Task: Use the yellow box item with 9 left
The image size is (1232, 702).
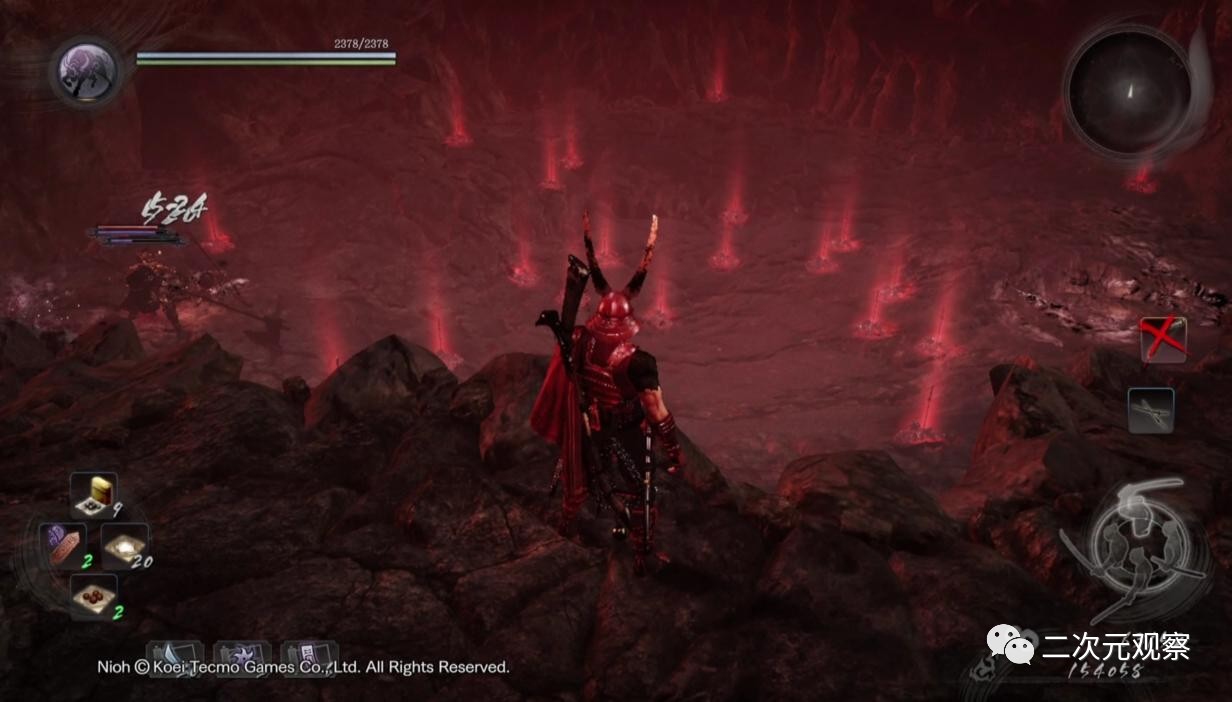Action: tap(94, 494)
